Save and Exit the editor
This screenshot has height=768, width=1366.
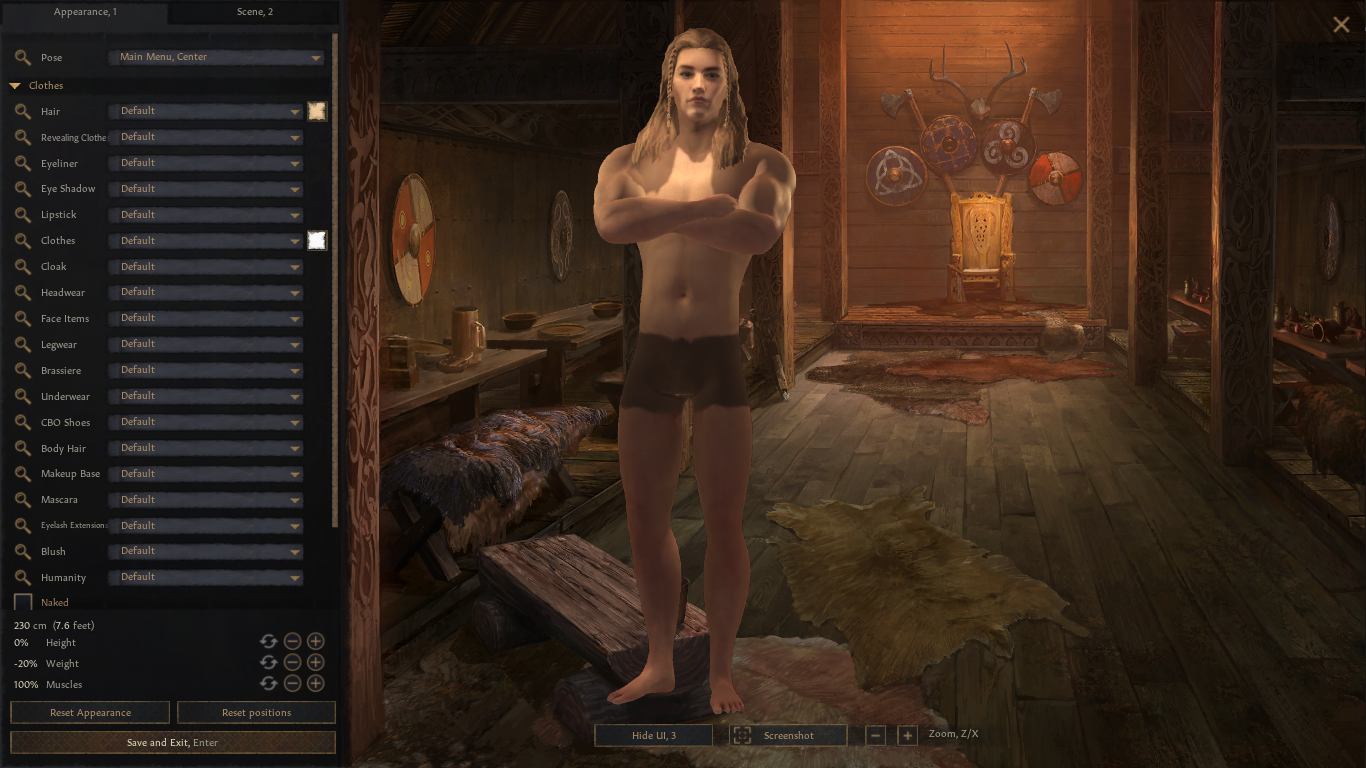172,743
